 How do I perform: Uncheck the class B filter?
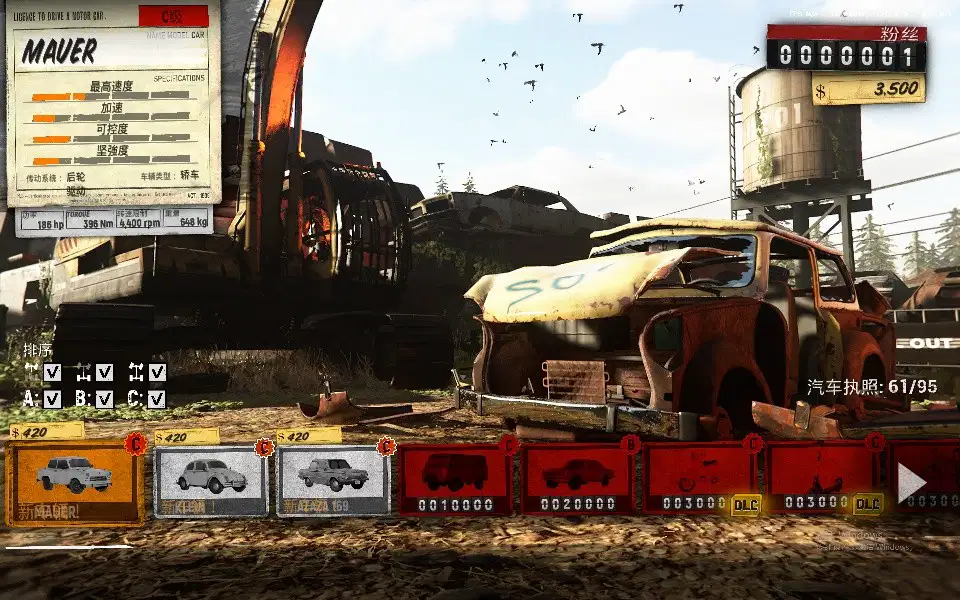[x=105, y=399]
